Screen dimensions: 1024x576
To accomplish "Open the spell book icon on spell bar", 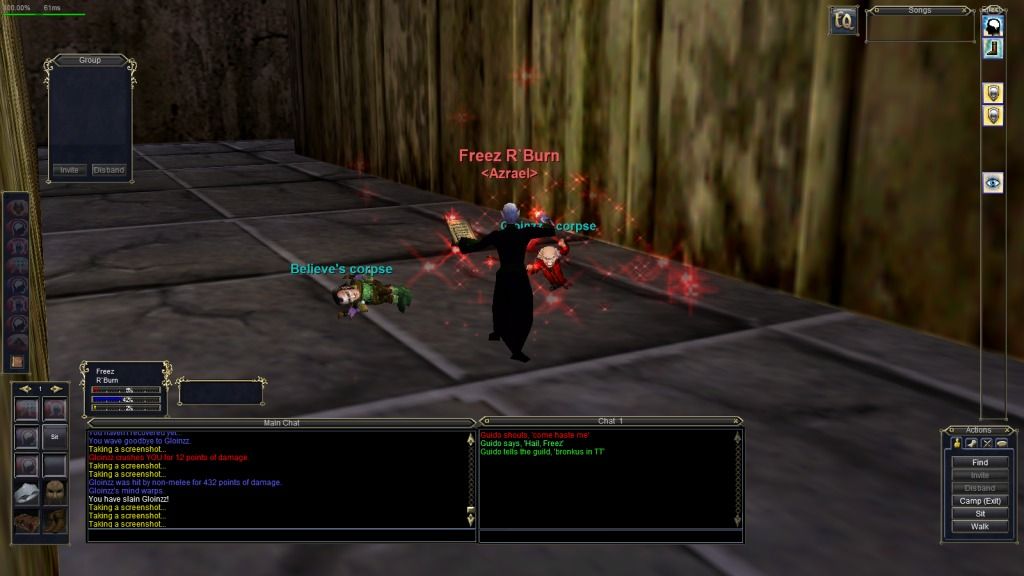I will 16,361.
